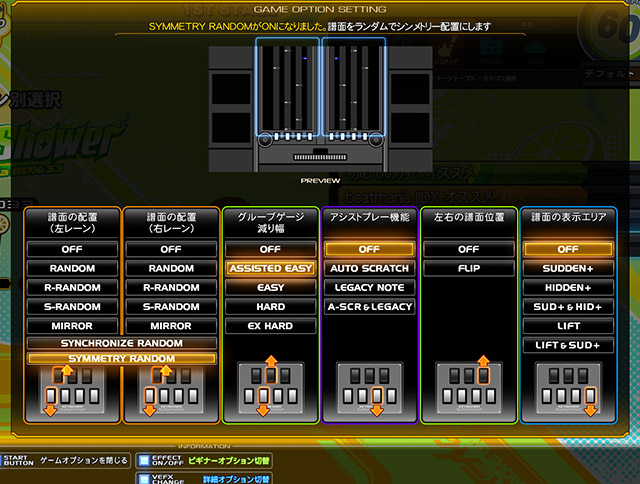Choose A-SCR & LEGACY assist
The image size is (640, 484).
click(x=370, y=307)
